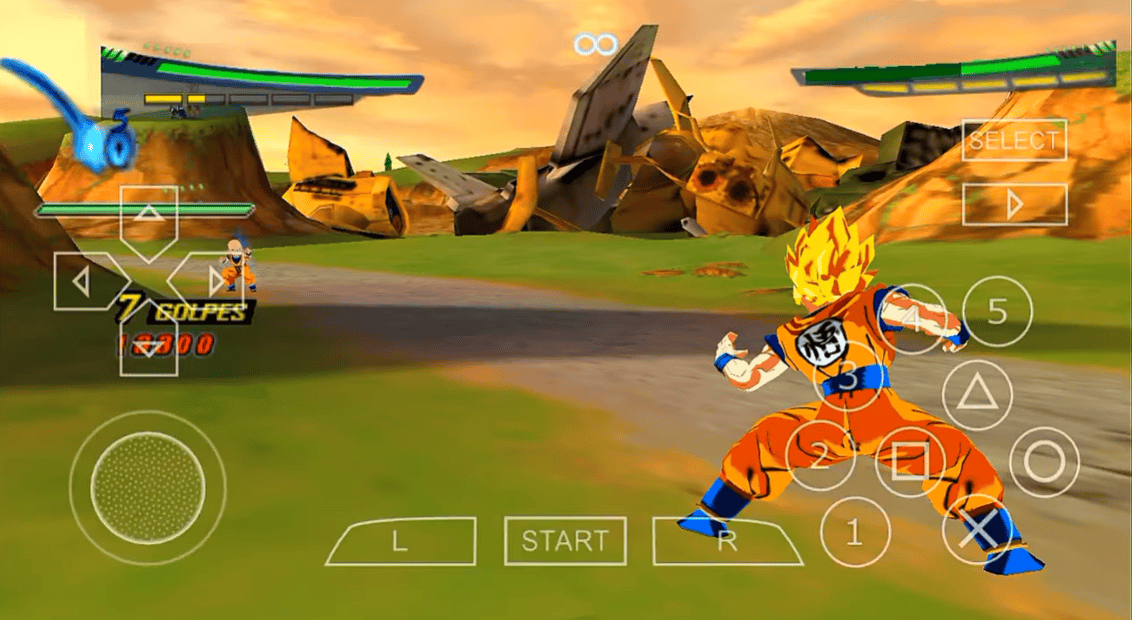Tap the cross action button
Screen dimensions: 1132x620
pos(977,530)
